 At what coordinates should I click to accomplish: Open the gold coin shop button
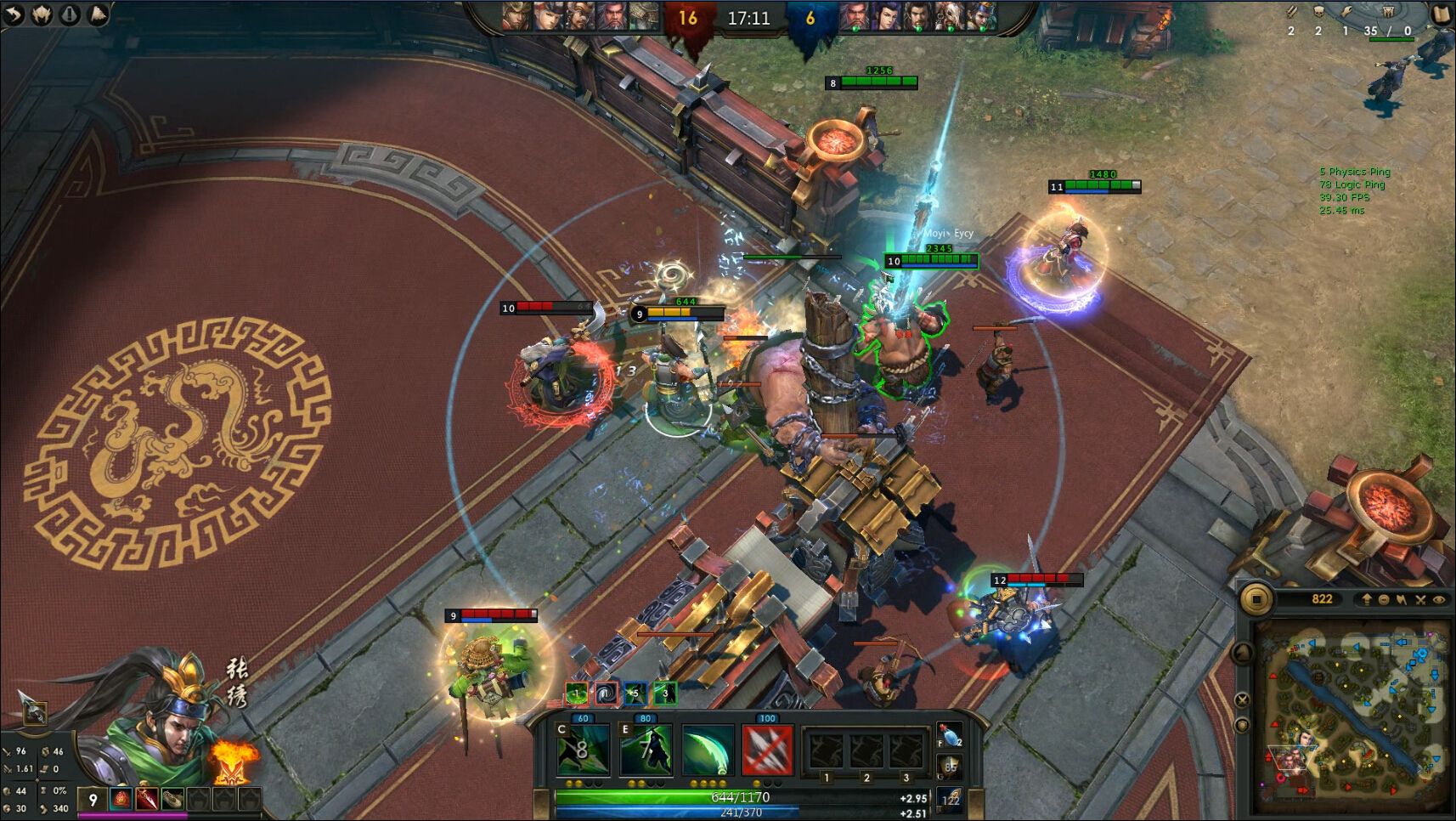(1256, 599)
